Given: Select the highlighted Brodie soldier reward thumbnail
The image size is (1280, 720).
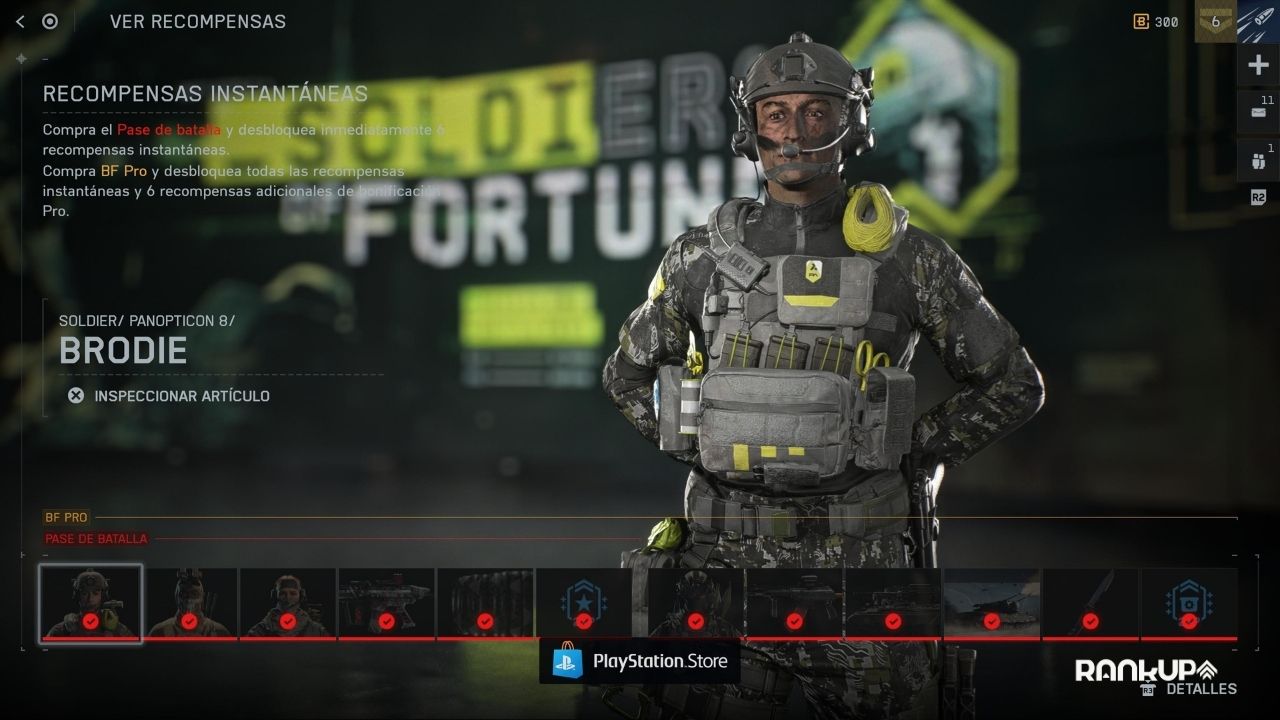Looking at the screenshot, I should pyautogui.click(x=90, y=603).
